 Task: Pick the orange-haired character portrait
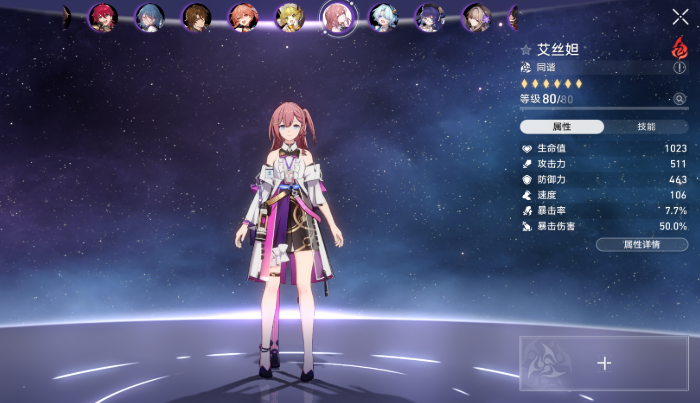(x=242, y=17)
